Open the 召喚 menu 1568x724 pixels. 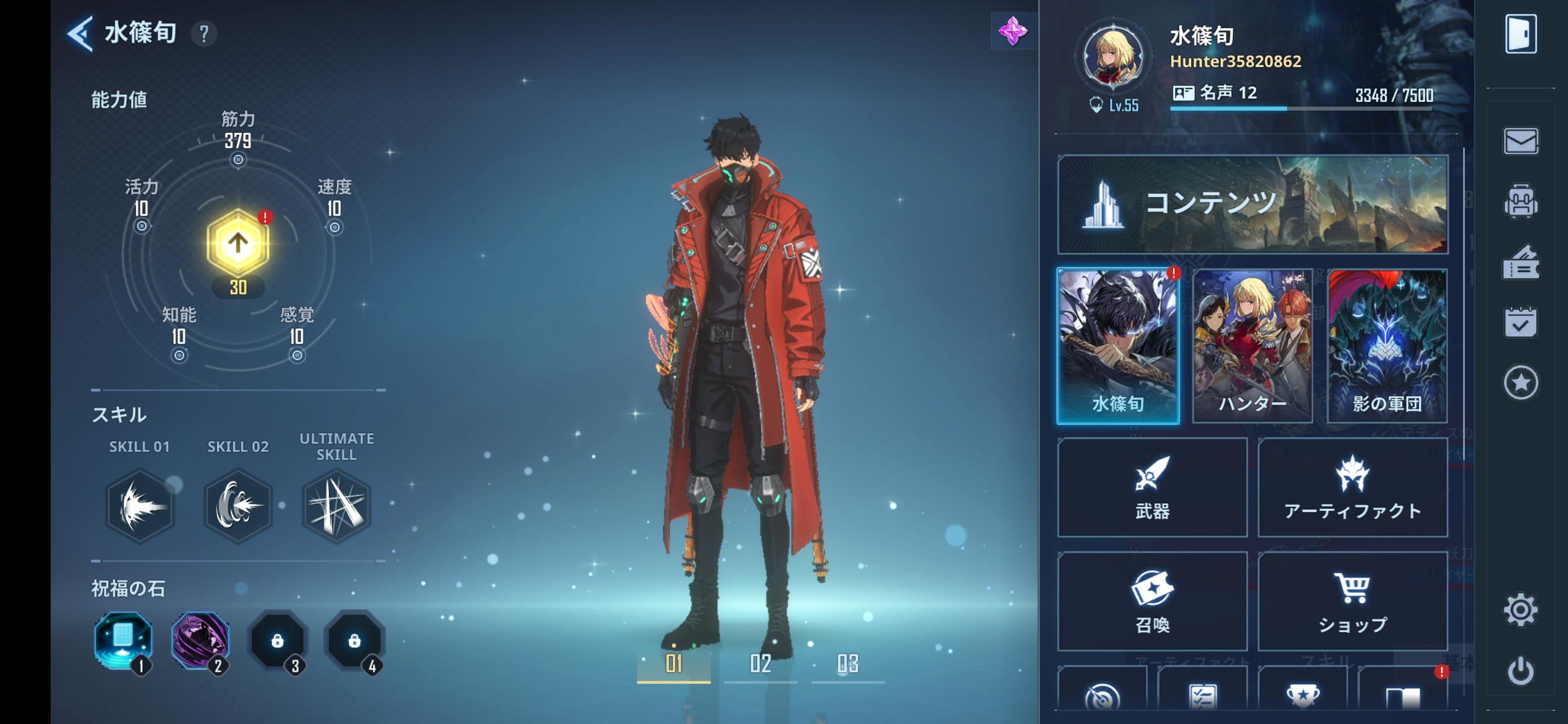[1152, 601]
